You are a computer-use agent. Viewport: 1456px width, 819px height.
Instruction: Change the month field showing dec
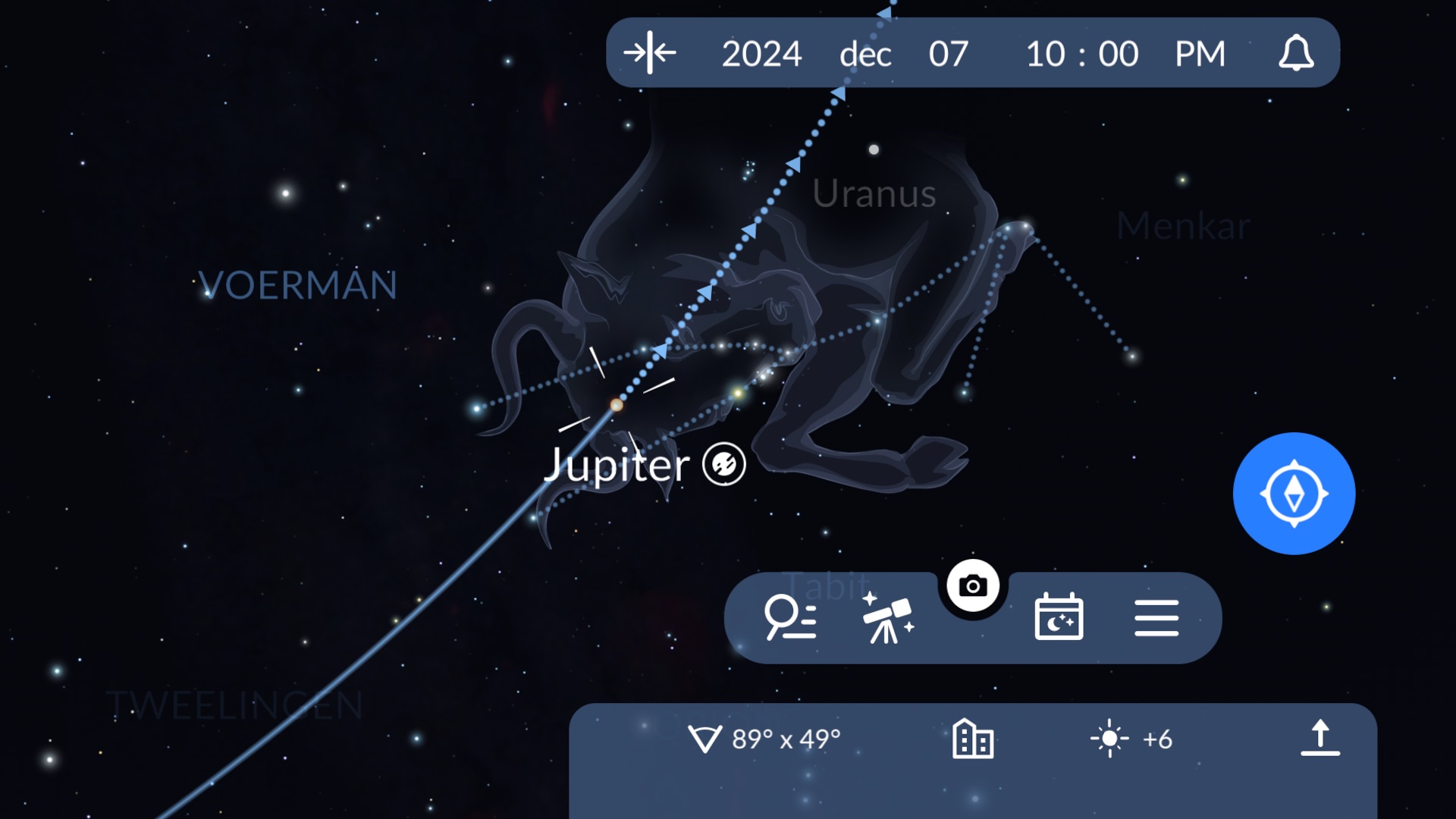coord(865,54)
